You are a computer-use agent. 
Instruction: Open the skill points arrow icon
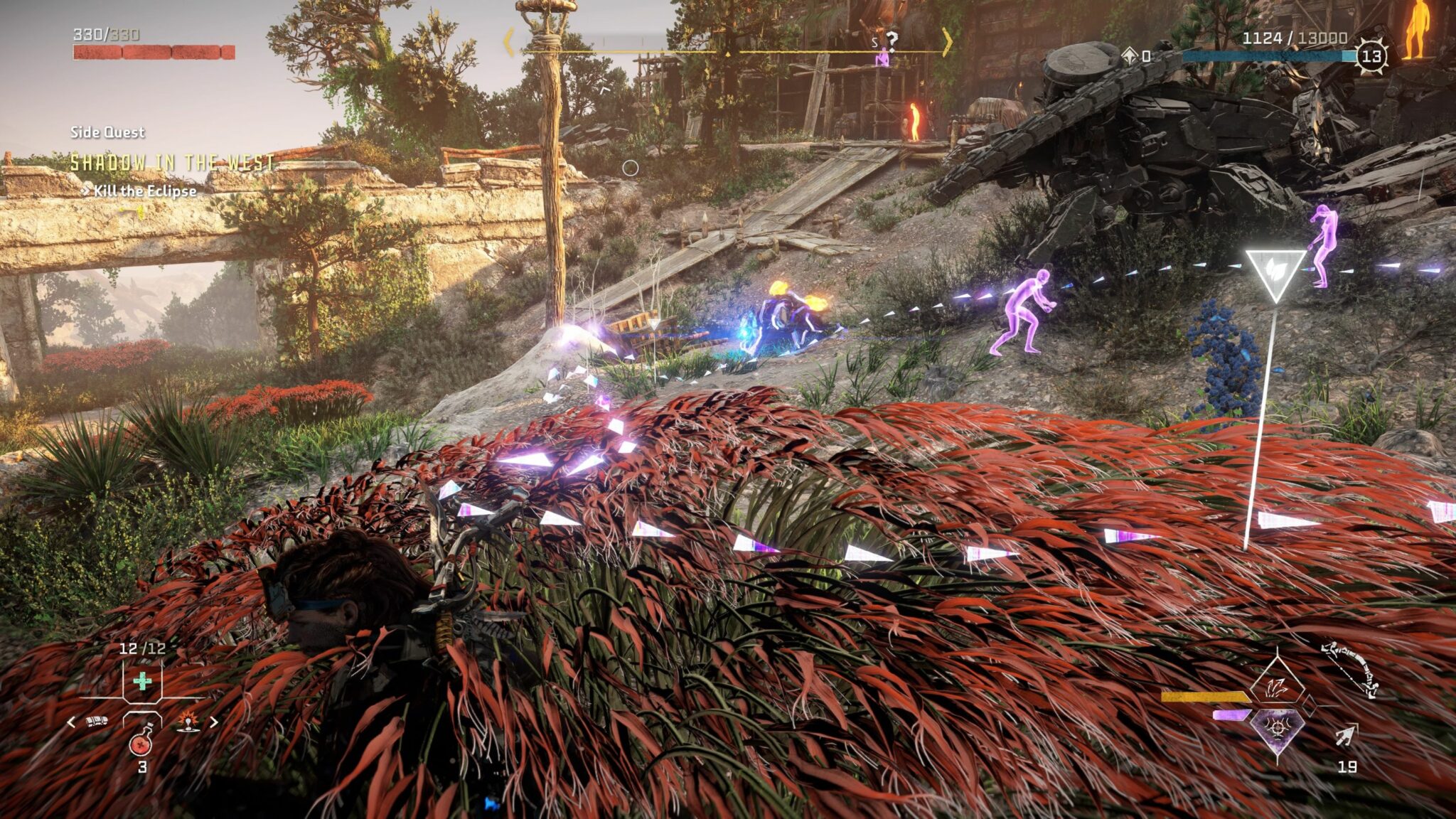1130,55
